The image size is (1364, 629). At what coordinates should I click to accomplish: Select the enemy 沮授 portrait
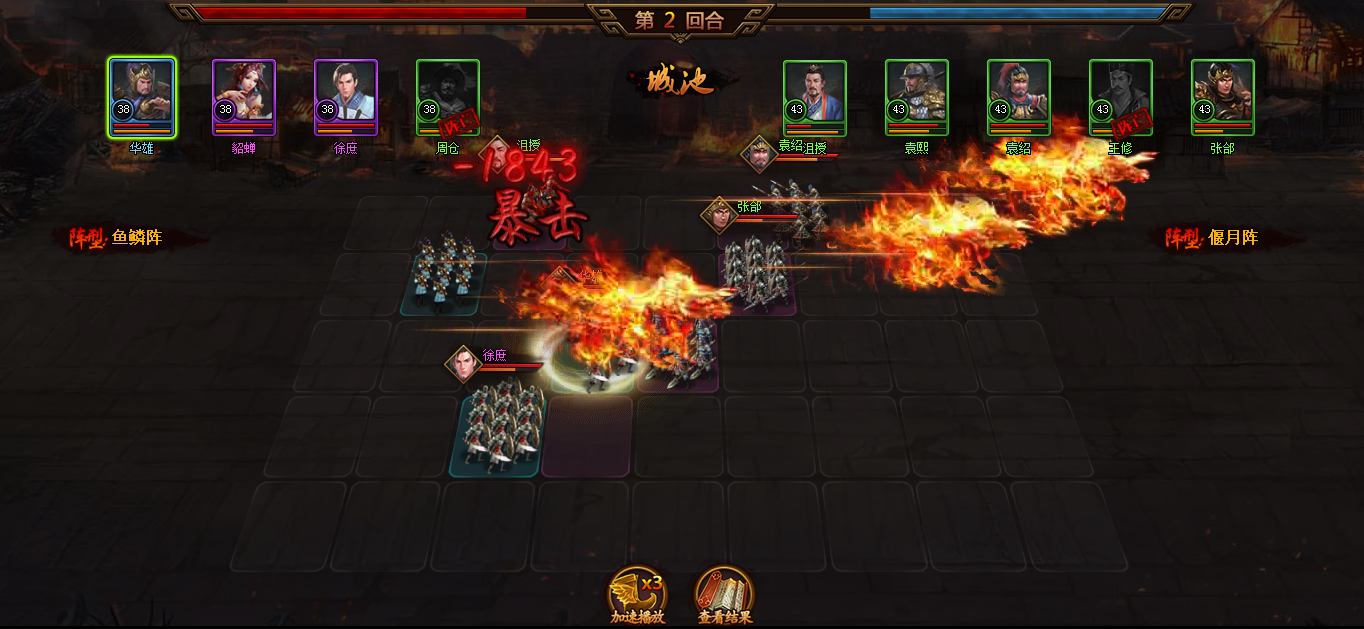click(815, 97)
